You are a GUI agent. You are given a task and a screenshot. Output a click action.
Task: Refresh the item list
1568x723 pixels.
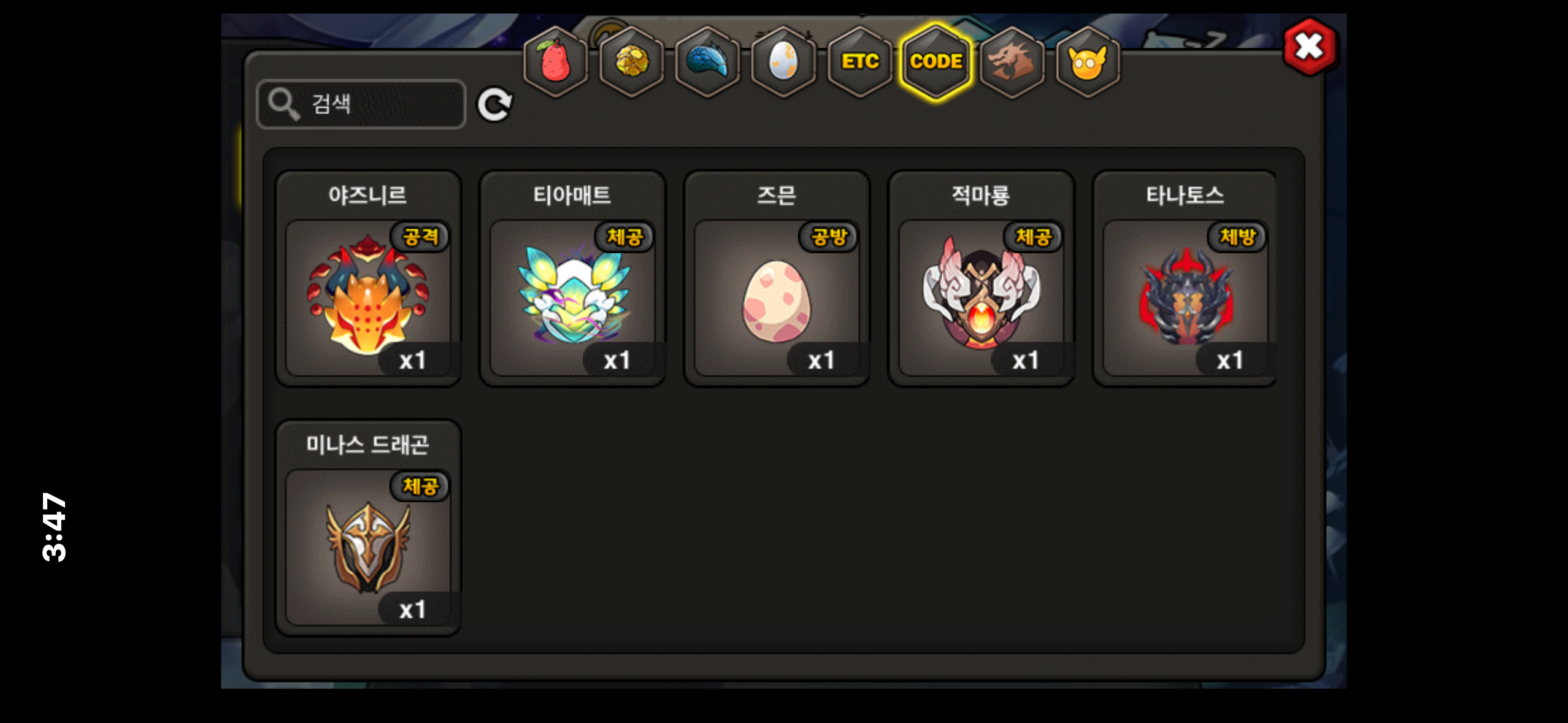click(x=494, y=104)
